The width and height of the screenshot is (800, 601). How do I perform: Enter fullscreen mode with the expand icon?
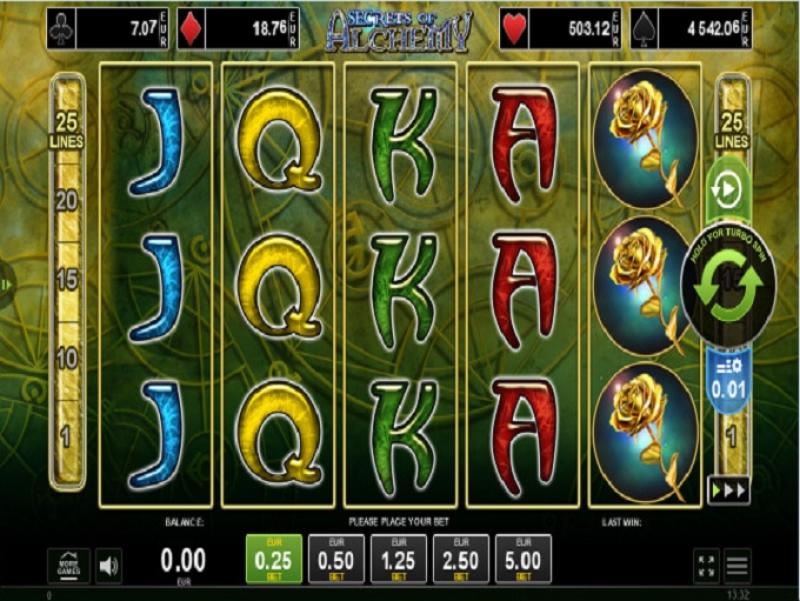click(x=706, y=566)
